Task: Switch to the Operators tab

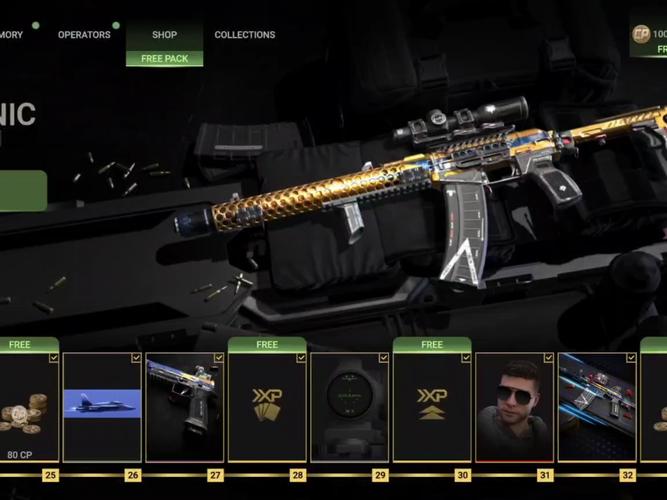Action: click(x=84, y=35)
